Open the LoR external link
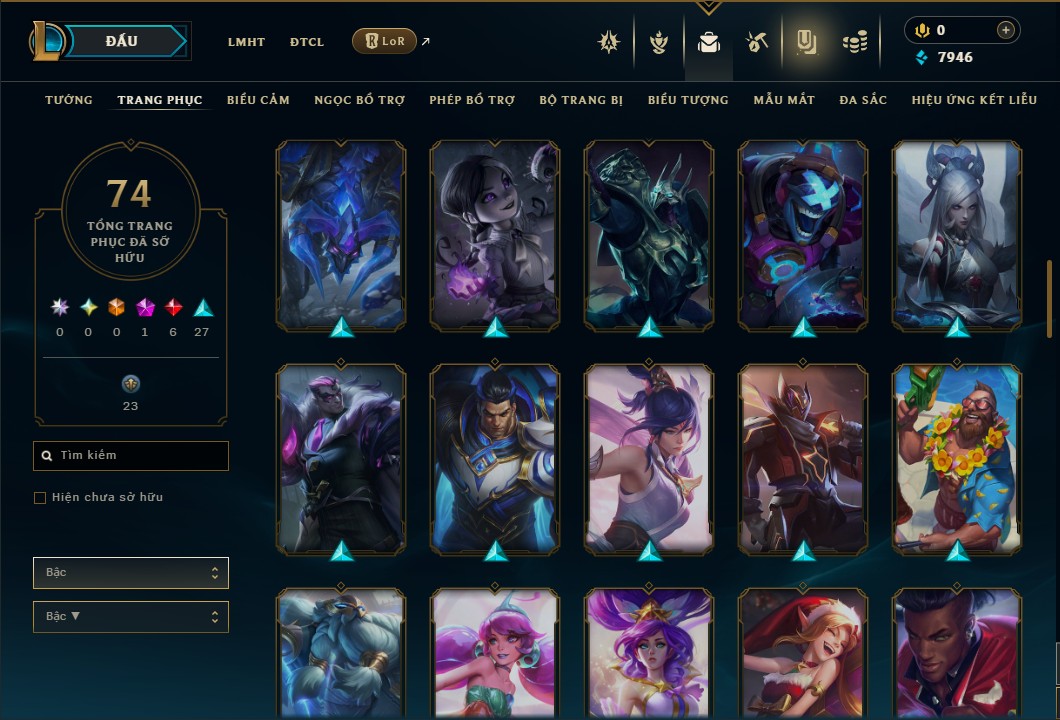The height and width of the screenshot is (720, 1060). click(x=385, y=41)
